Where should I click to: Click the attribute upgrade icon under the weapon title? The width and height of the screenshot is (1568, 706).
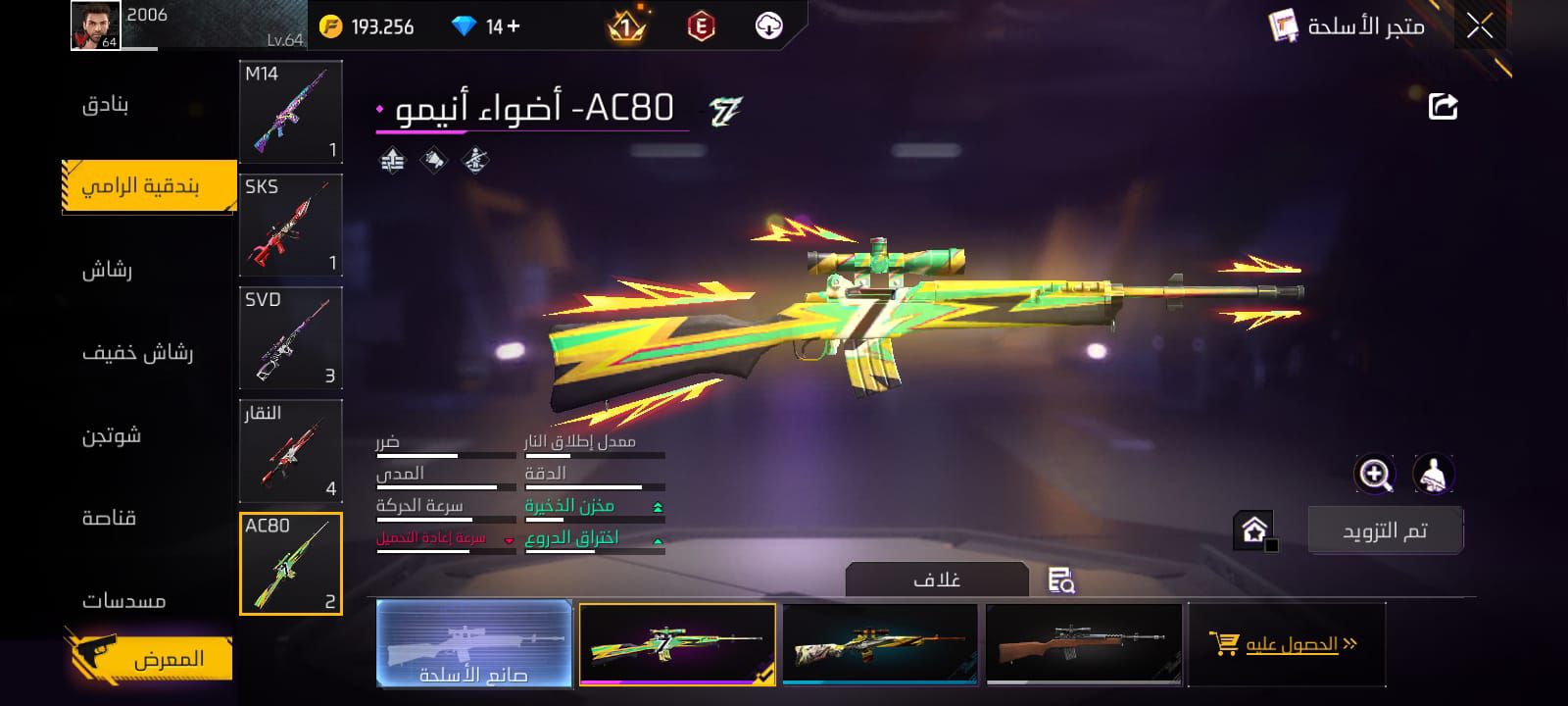click(393, 159)
